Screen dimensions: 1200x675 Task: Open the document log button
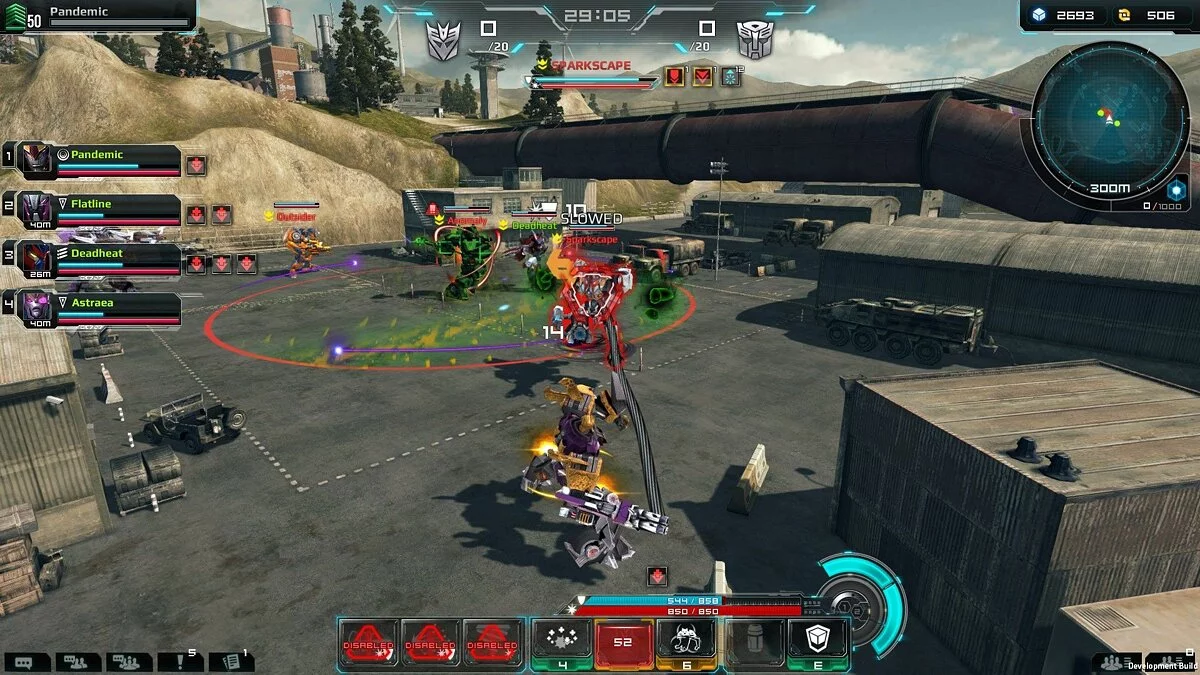point(231,661)
